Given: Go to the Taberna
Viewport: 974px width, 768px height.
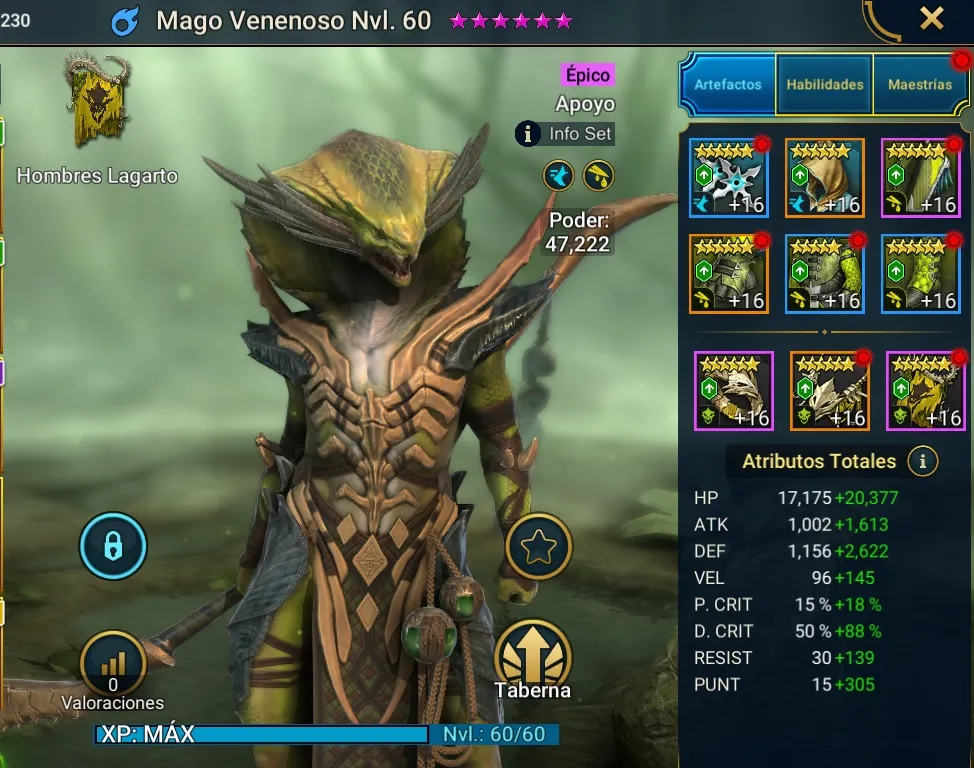Looking at the screenshot, I should [x=532, y=656].
